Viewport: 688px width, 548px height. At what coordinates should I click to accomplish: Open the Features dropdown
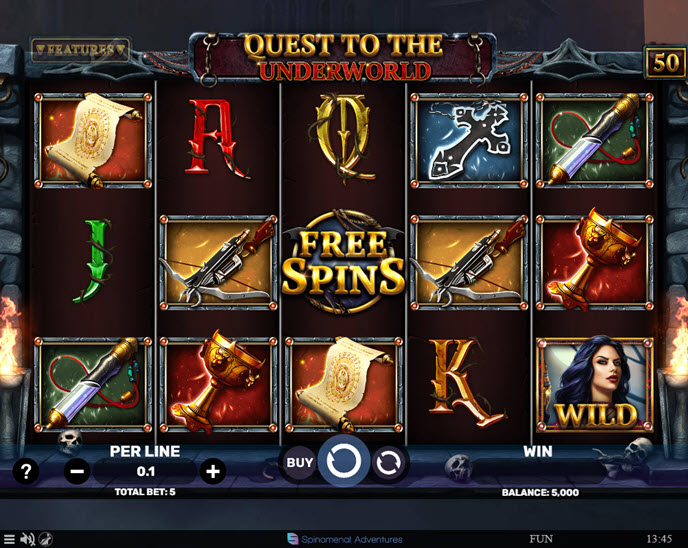80,48
